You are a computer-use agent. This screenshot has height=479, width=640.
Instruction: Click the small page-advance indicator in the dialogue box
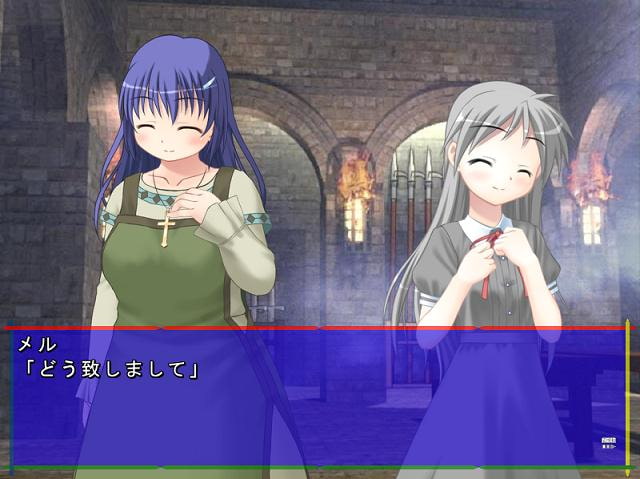coord(608,442)
